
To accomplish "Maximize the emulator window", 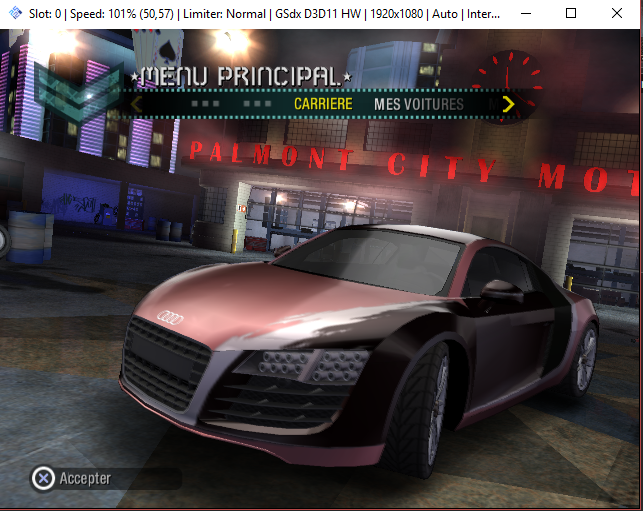I will click(571, 14).
